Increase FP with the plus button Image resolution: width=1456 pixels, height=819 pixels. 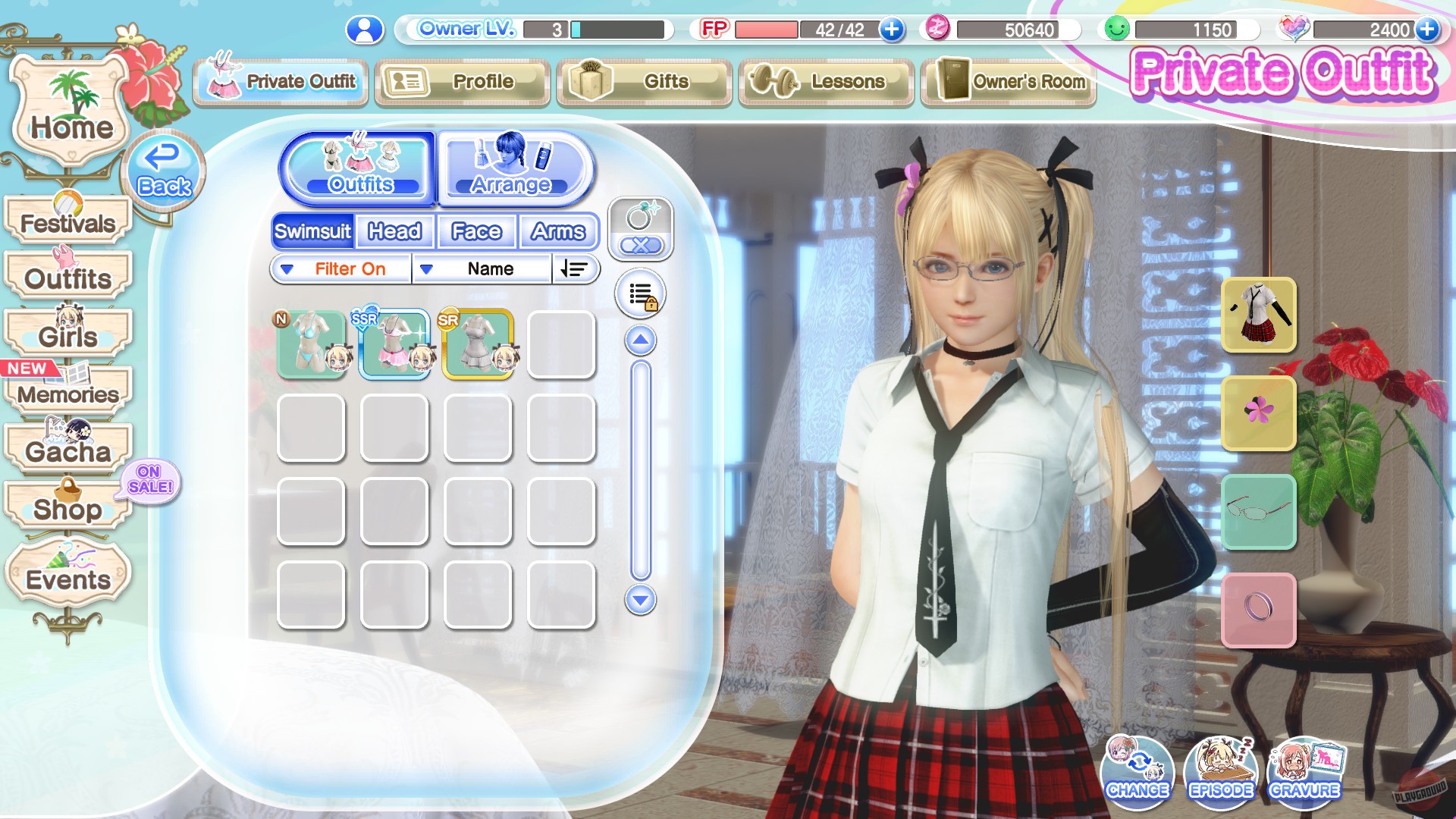coord(891,31)
